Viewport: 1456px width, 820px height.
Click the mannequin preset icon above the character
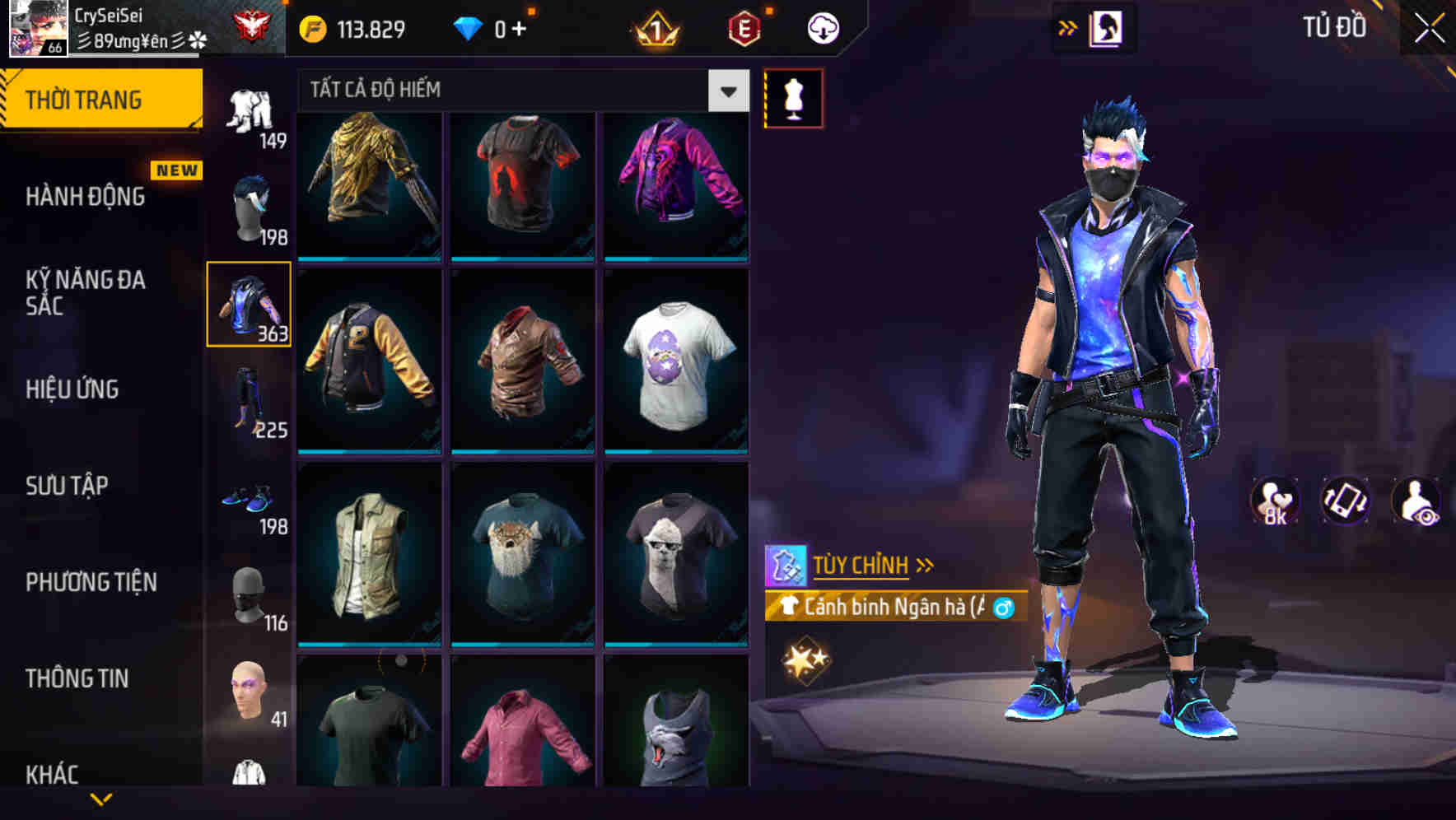pos(793,97)
